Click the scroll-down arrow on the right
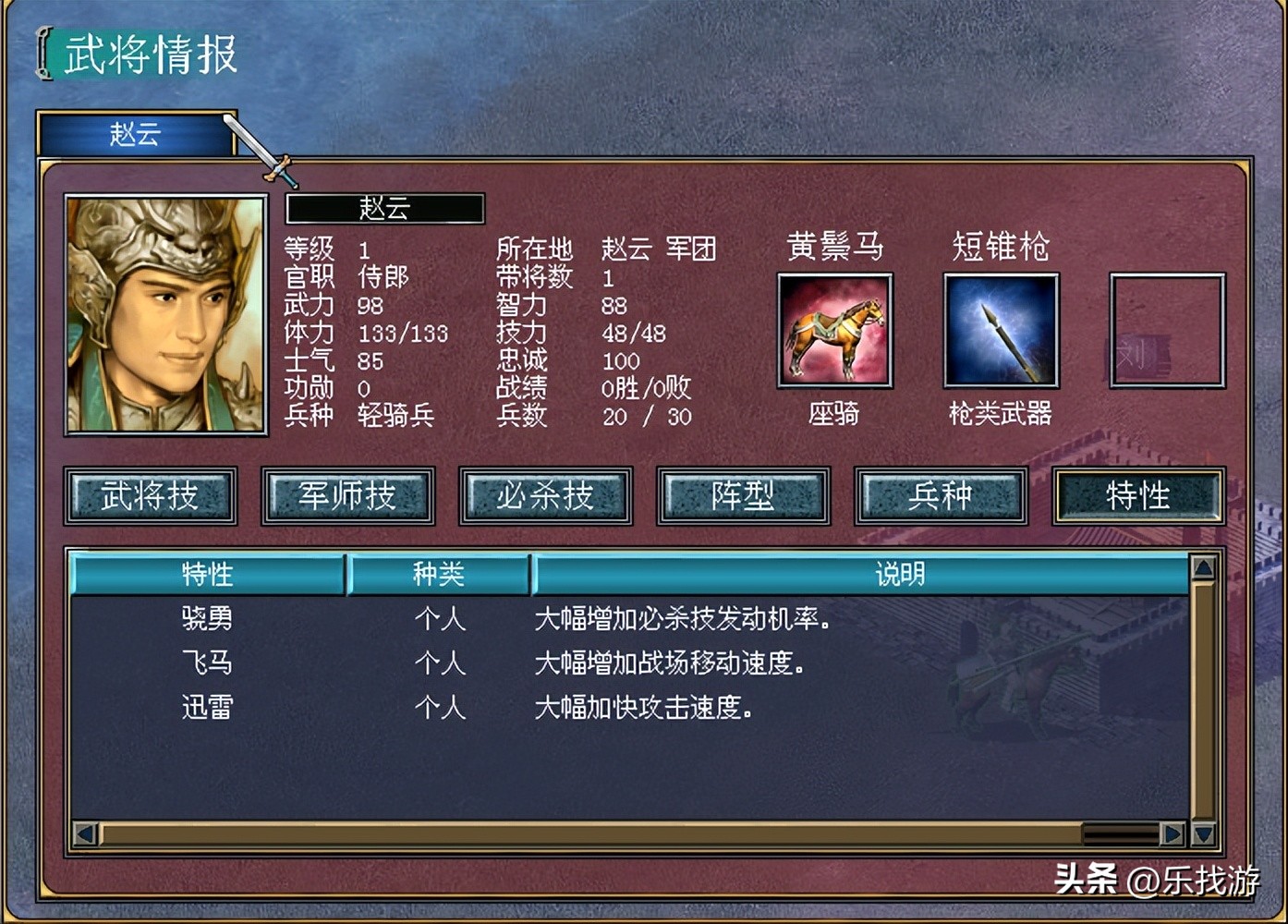This screenshot has width=1288, height=924. coord(1203,833)
